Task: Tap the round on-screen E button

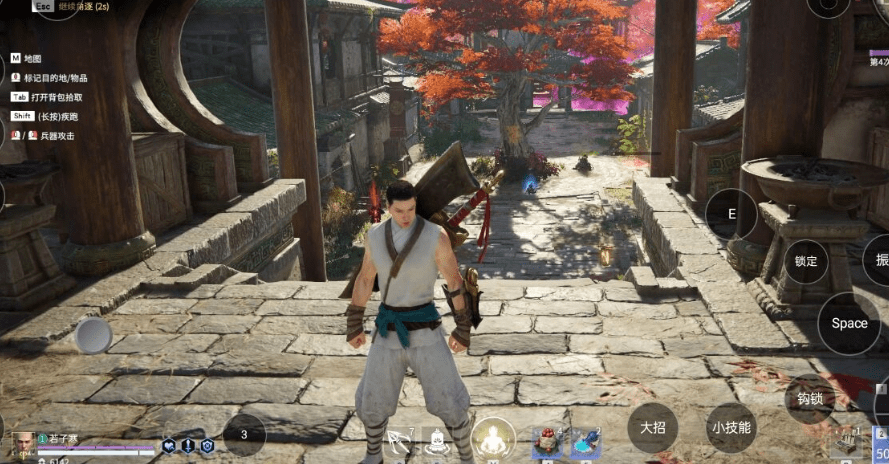Action: pyautogui.click(x=731, y=214)
